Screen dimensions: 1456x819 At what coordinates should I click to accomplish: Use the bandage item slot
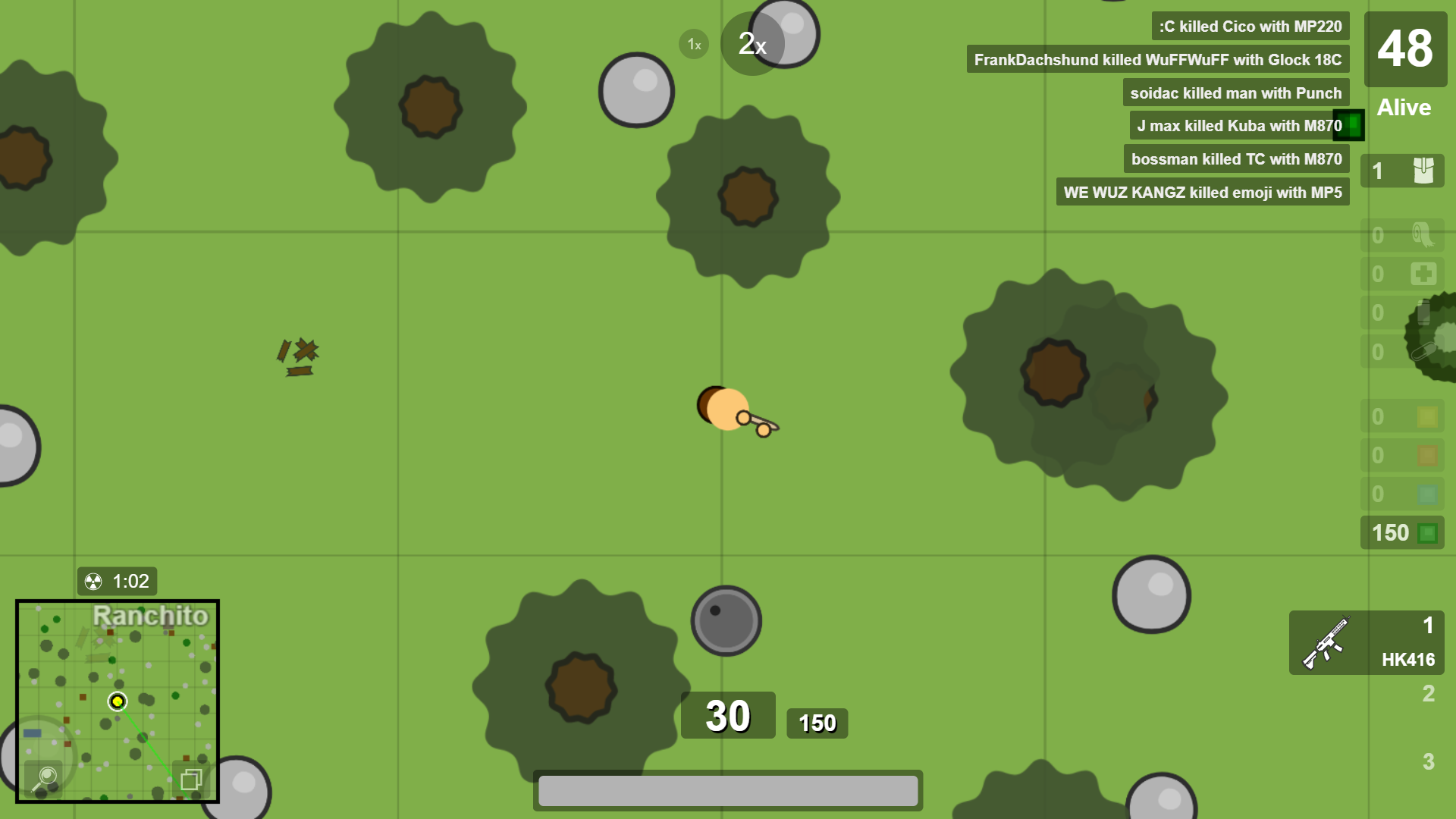coord(1402,235)
